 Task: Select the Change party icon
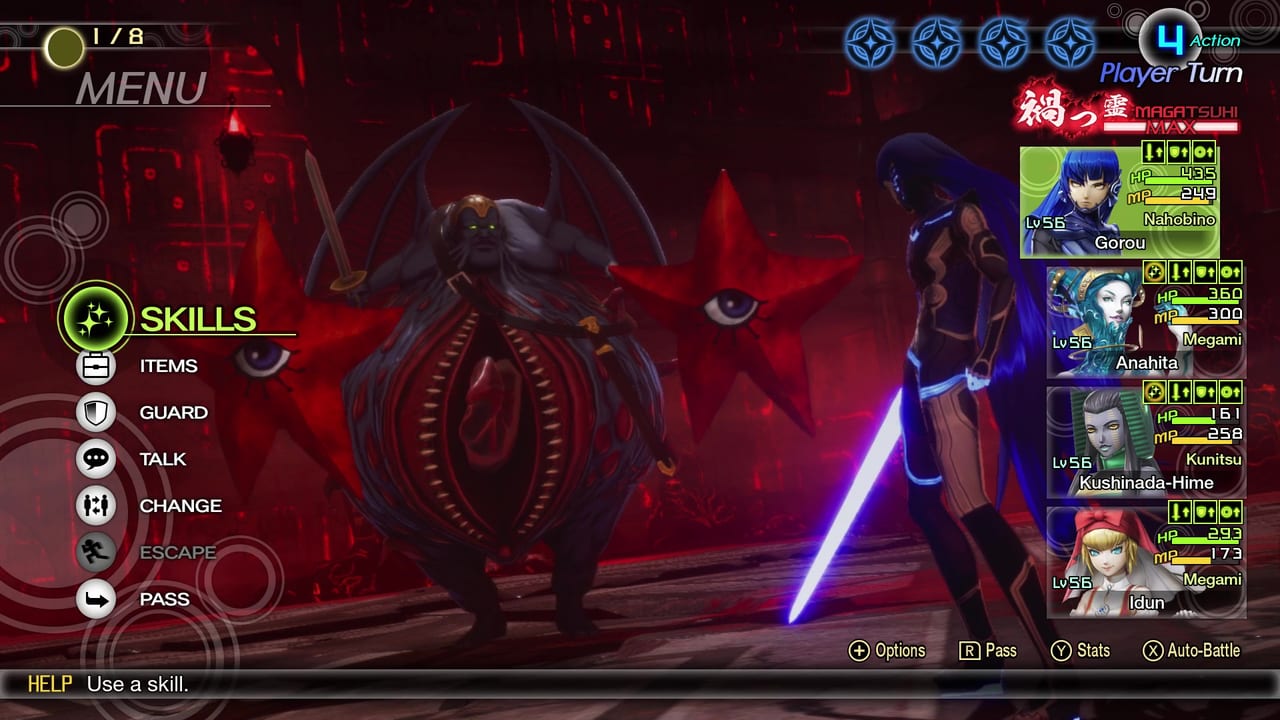[x=96, y=506]
